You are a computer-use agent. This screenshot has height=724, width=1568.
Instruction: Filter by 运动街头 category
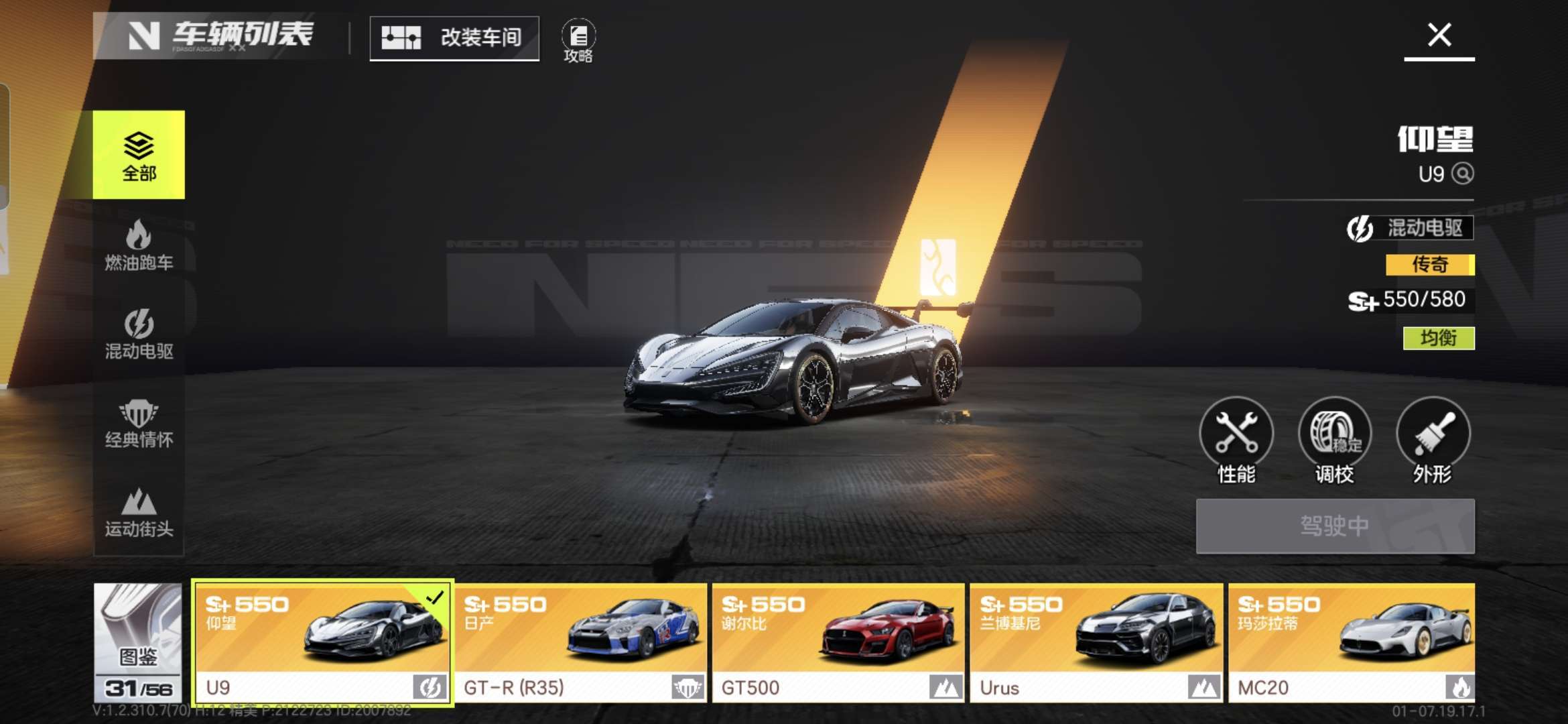pyautogui.click(x=139, y=512)
